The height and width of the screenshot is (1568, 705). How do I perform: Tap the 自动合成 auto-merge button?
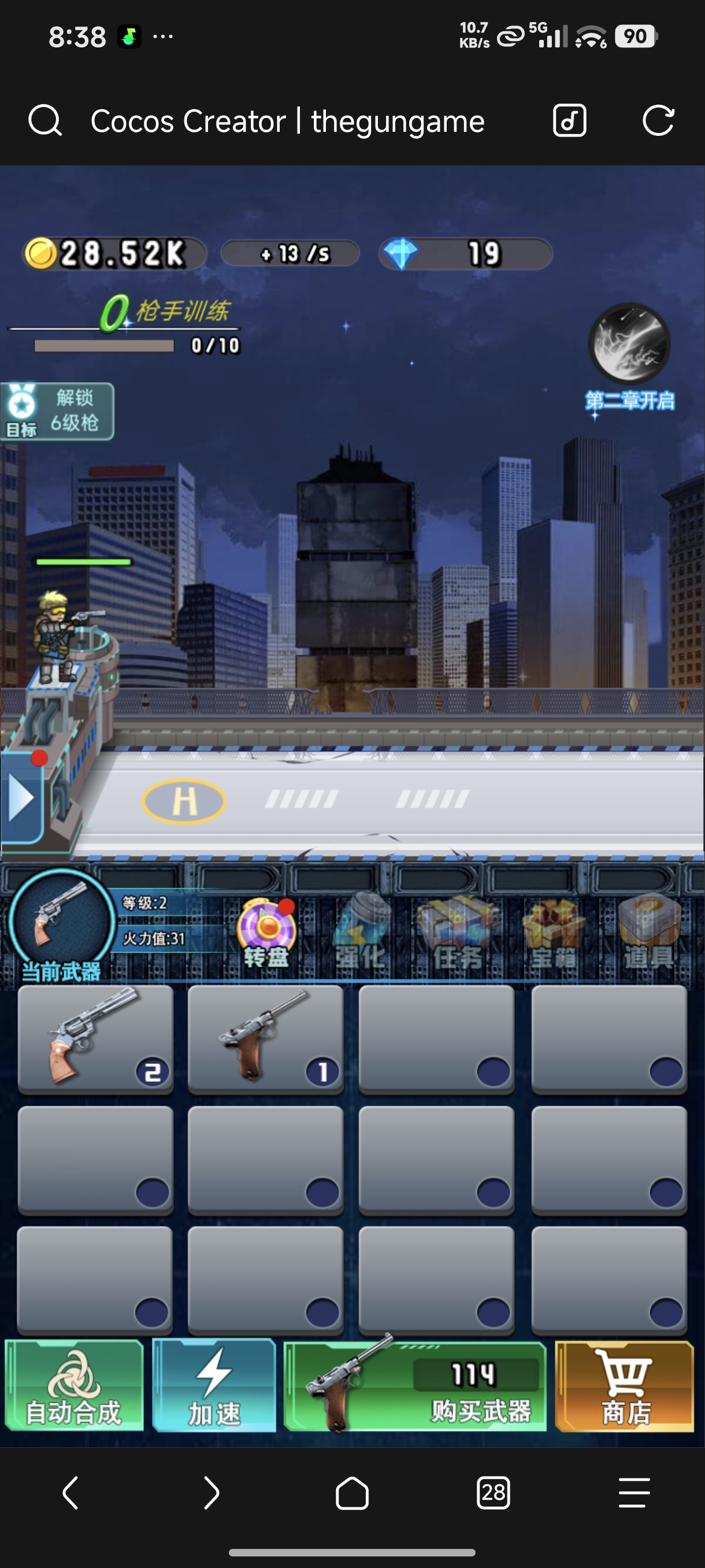pos(74,1385)
